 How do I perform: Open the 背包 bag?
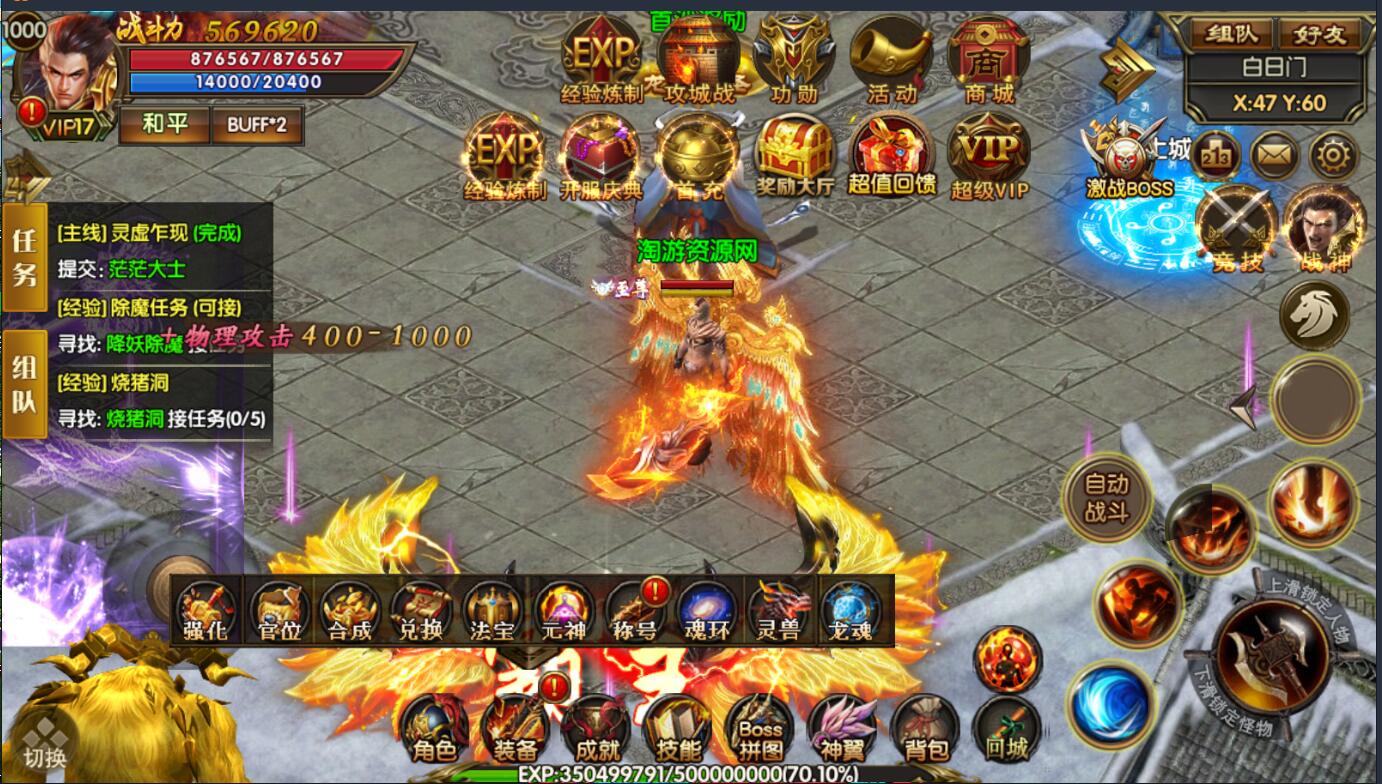(924, 730)
